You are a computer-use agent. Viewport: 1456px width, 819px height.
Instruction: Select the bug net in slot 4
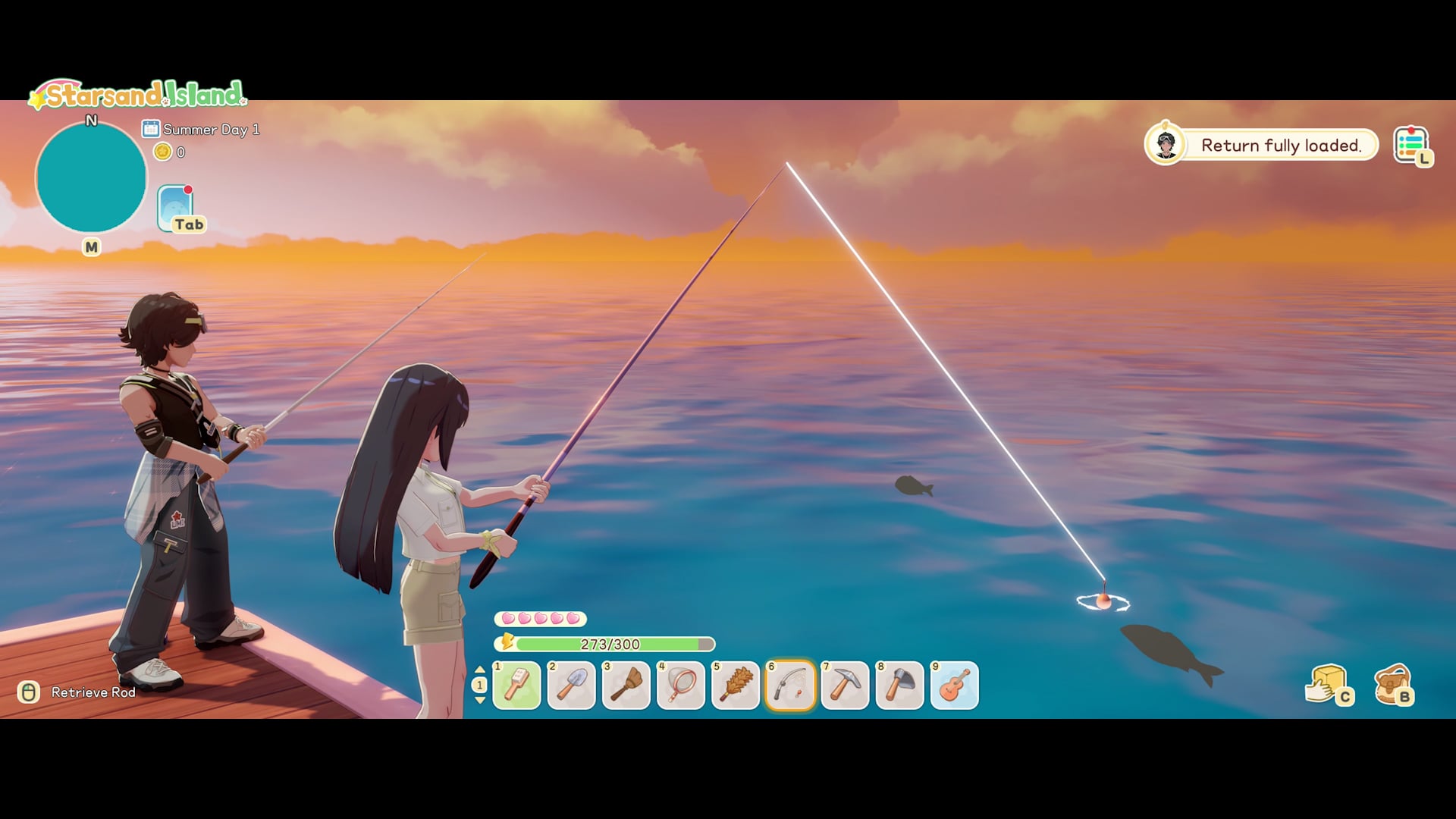coord(680,685)
